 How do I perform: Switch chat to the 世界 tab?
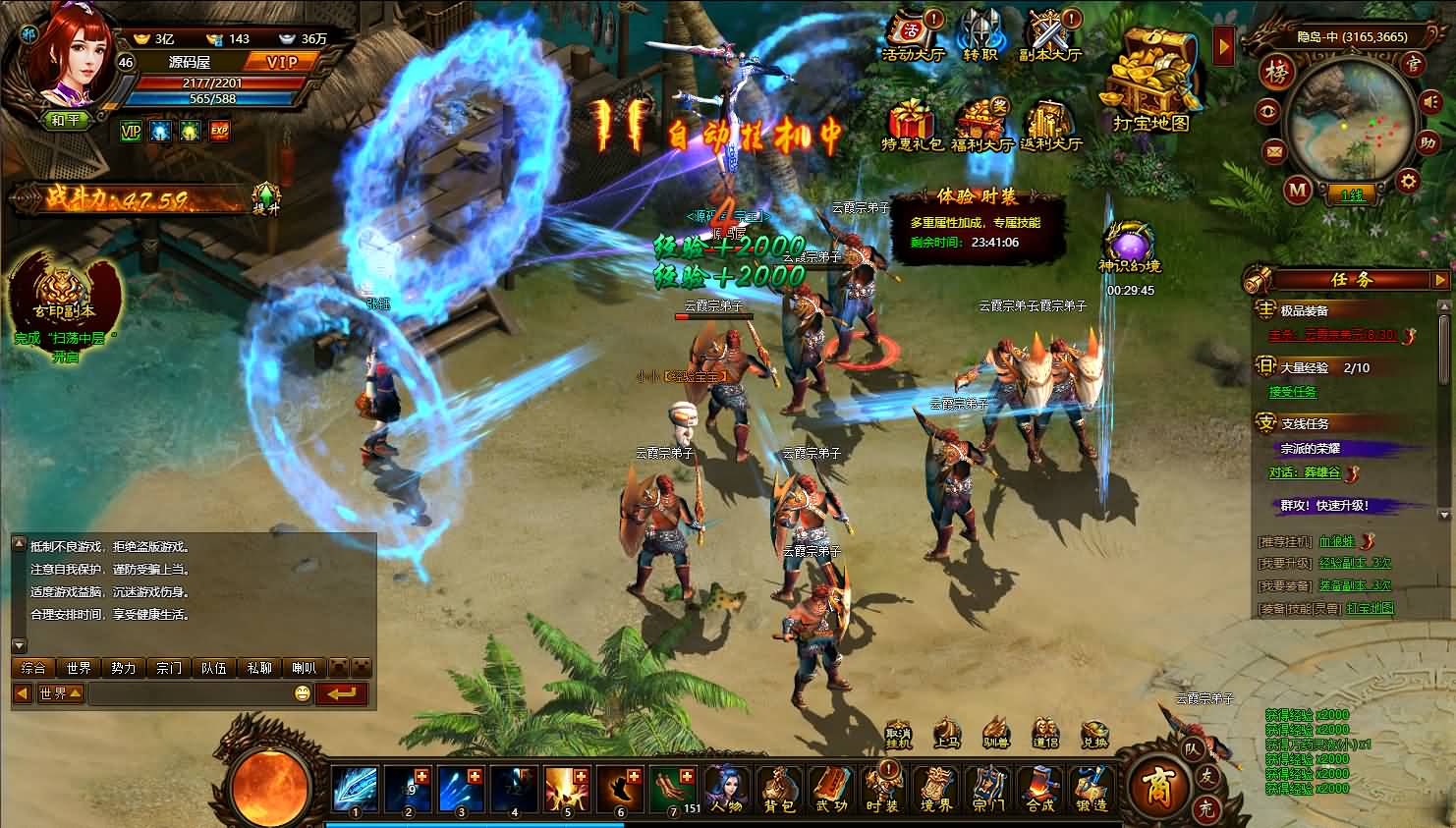[79, 668]
